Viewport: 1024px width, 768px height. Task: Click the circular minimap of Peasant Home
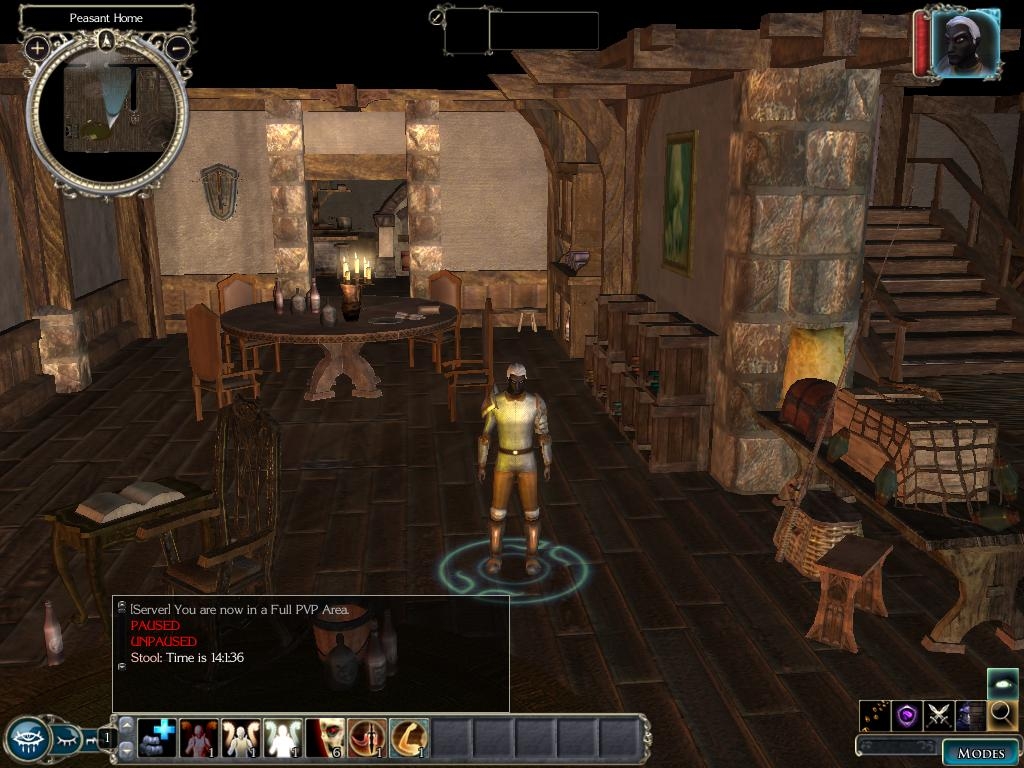107,115
